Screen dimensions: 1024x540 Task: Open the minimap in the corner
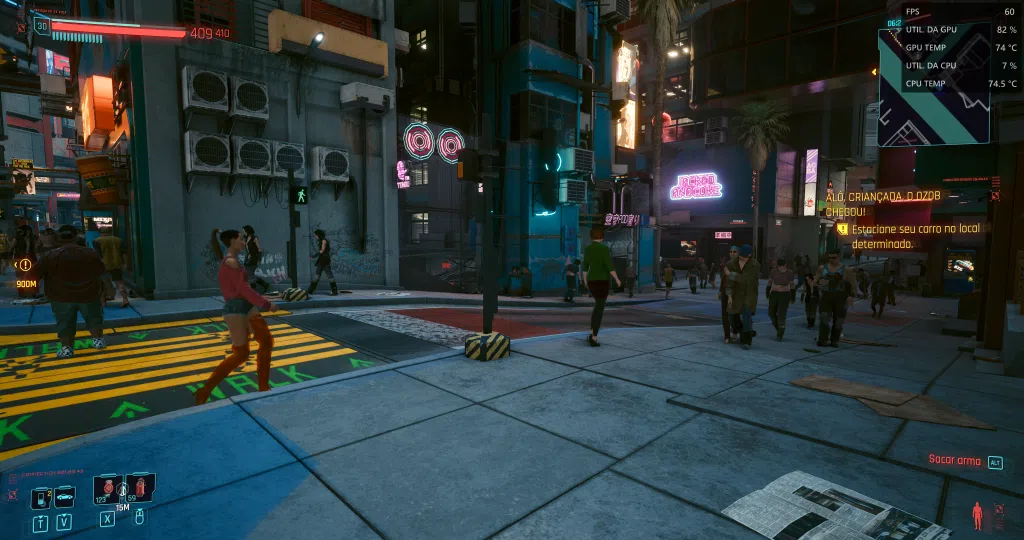(x=933, y=86)
